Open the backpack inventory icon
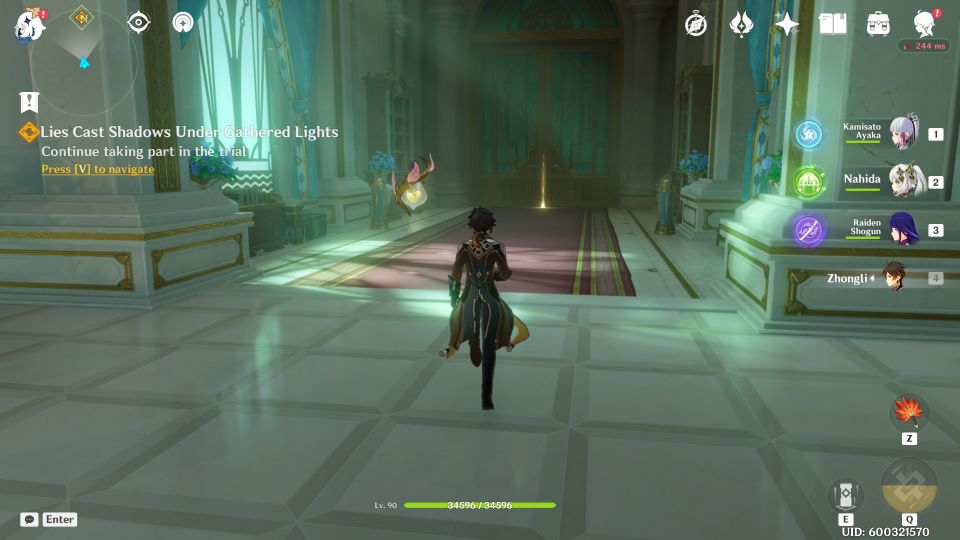This screenshot has width=960, height=540. click(x=878, y=24)
